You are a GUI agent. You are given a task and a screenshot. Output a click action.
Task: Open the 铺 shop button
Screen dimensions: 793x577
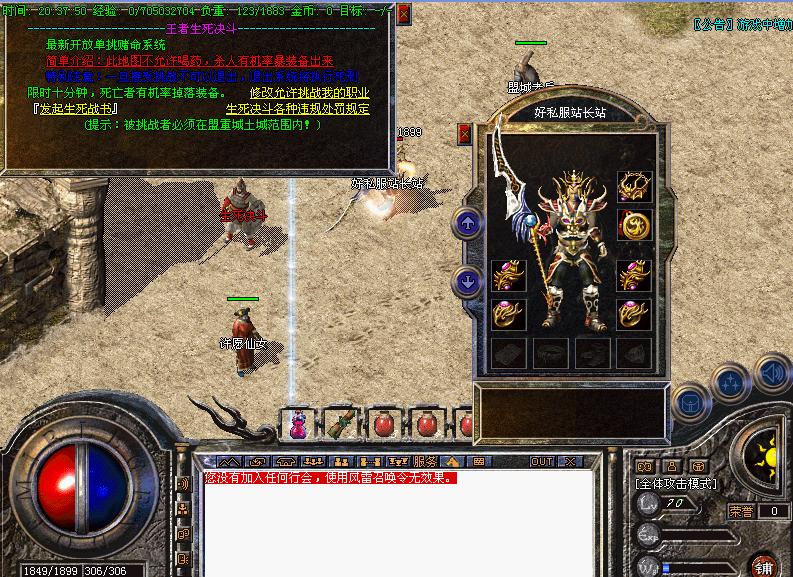(x=763, y=565)
